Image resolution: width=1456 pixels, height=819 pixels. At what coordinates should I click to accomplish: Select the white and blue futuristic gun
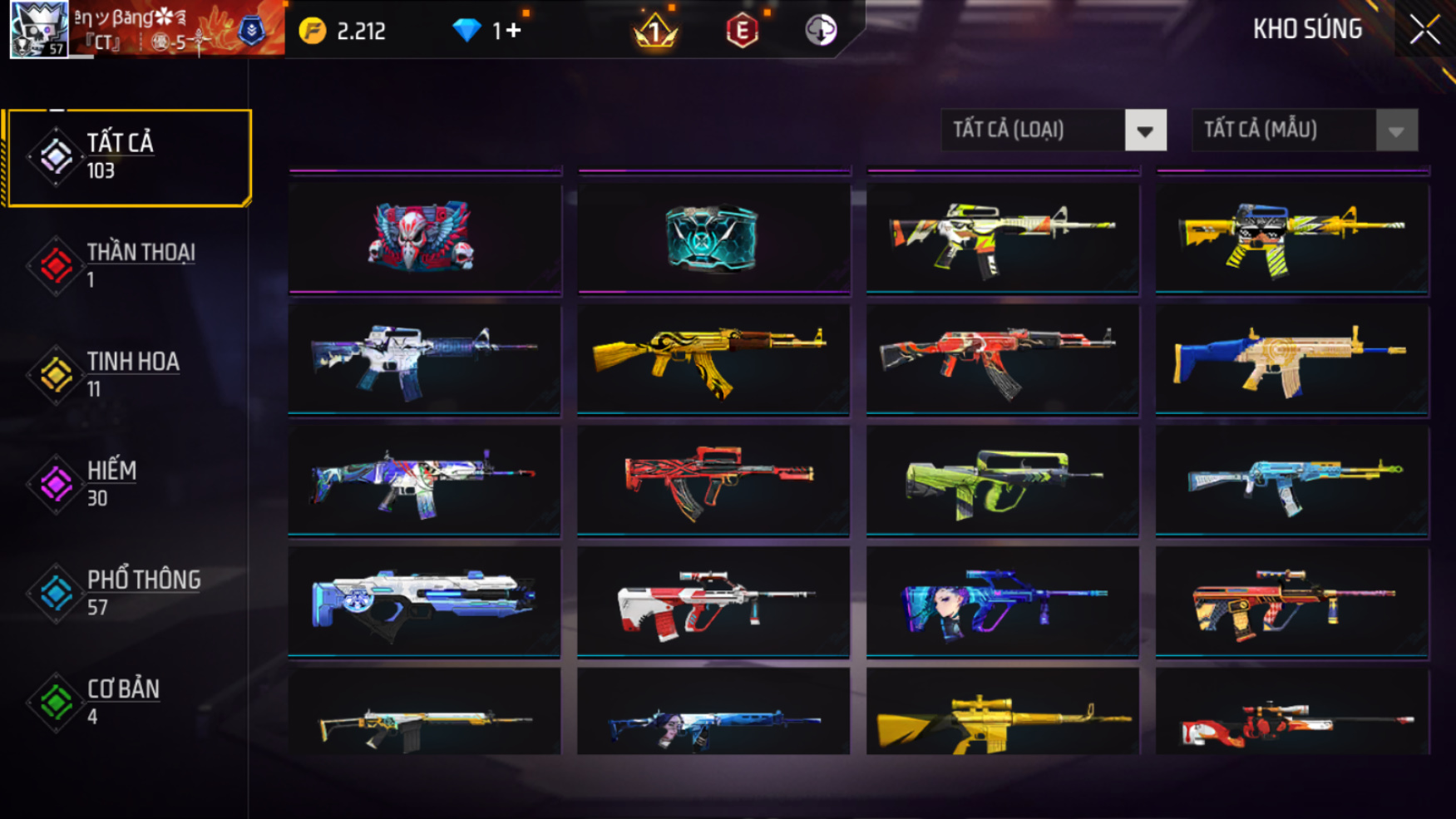(424, 601)
